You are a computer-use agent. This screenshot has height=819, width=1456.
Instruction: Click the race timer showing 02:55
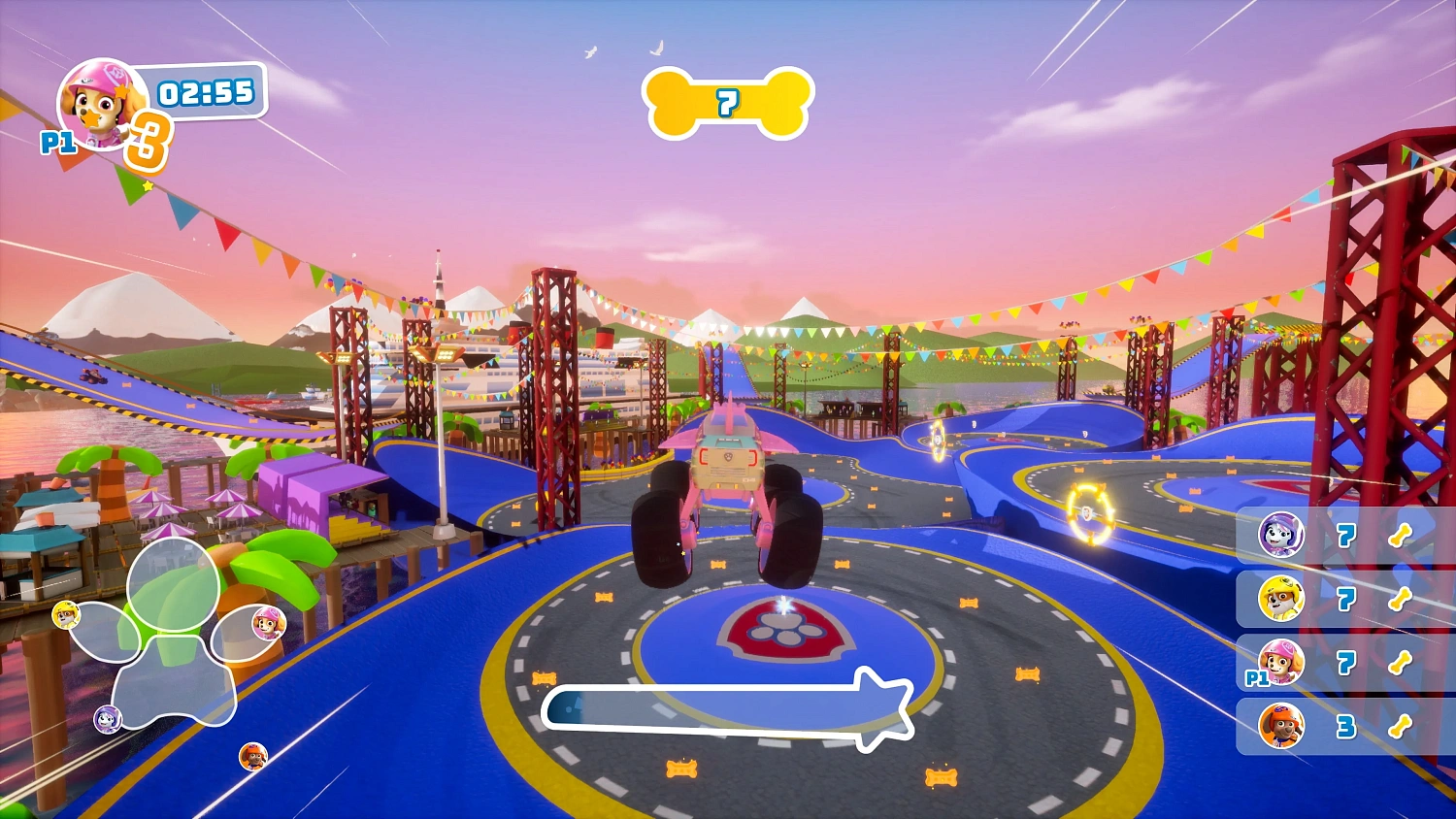coord(205,95)
